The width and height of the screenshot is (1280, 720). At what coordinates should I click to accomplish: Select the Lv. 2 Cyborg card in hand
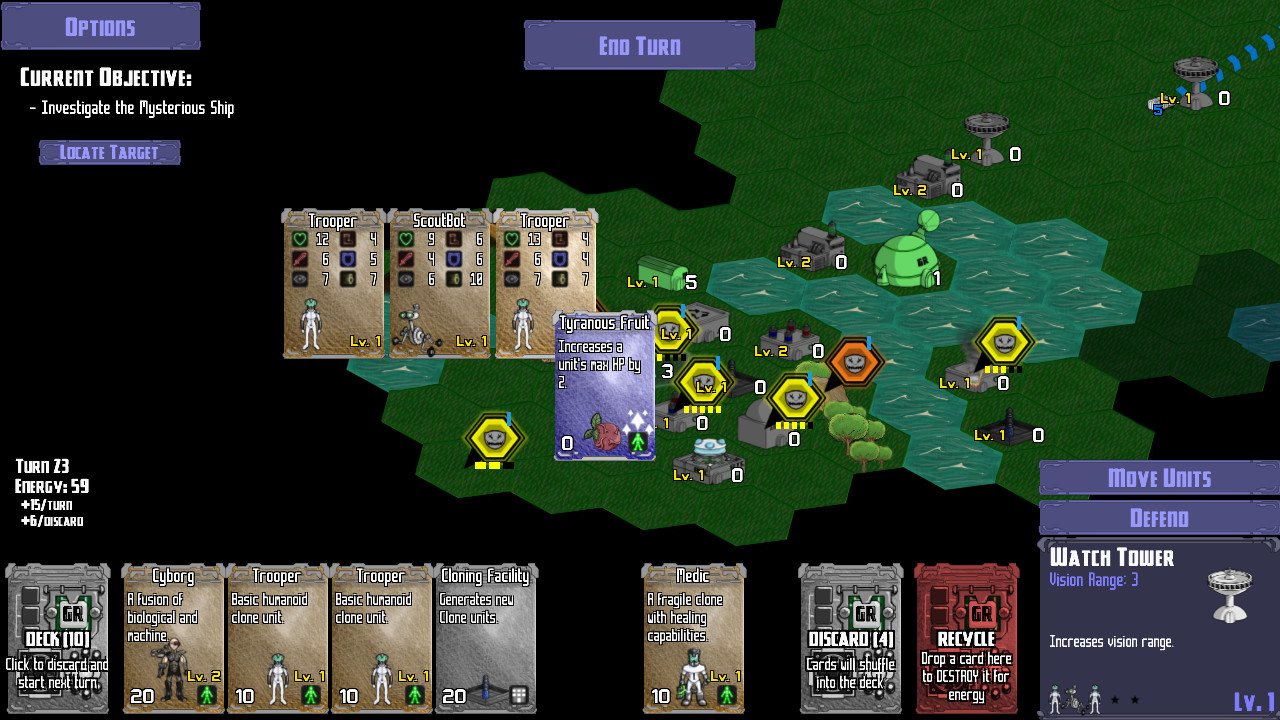point(173,638)
